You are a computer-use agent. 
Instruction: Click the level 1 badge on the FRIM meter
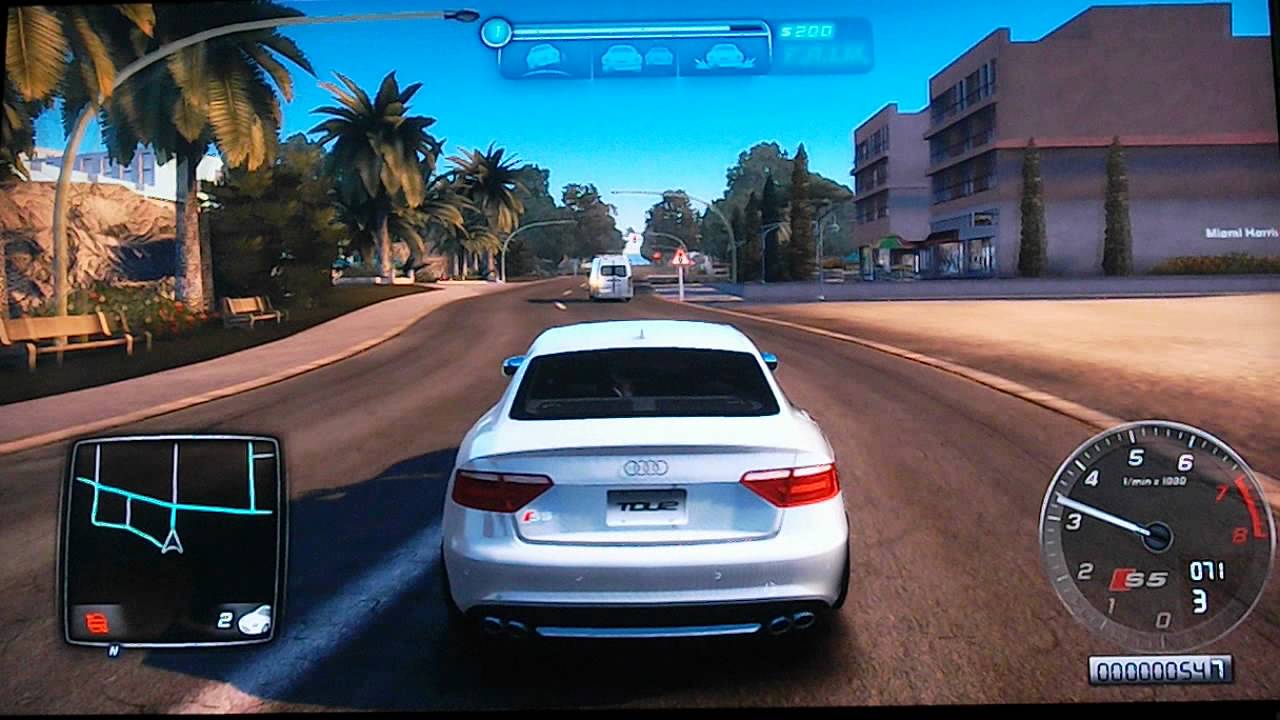click(x=495, y=30)
